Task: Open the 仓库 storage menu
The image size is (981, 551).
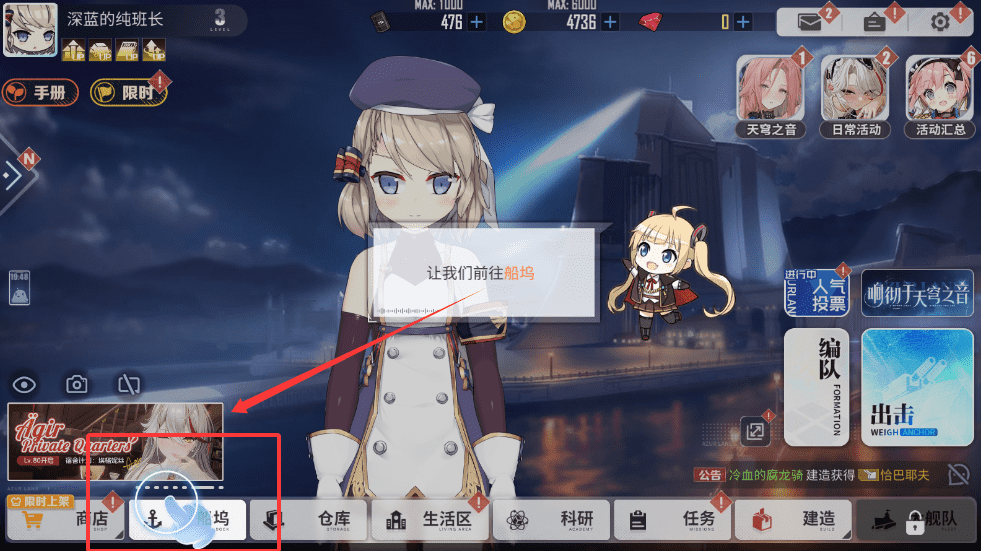Action: pos(310,520)
